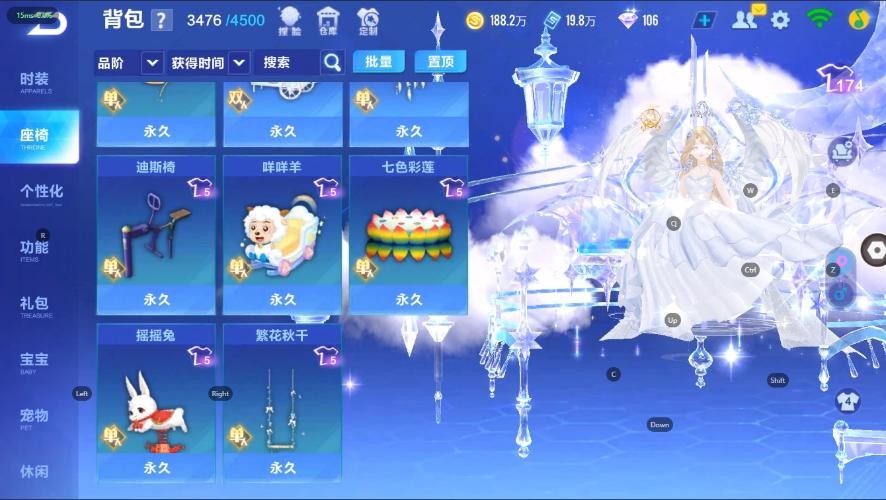The height and width of the screenshot is (500, 886).
Task: Click the 置顶 pin-to-top button
Action: 440,62
